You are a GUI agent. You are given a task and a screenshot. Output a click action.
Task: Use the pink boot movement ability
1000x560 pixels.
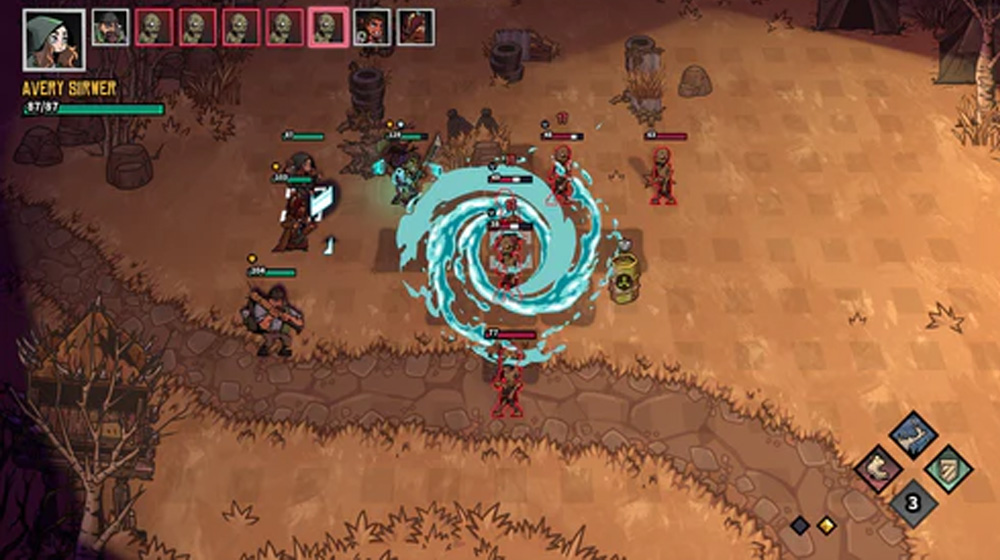click(x=879, y=468)
